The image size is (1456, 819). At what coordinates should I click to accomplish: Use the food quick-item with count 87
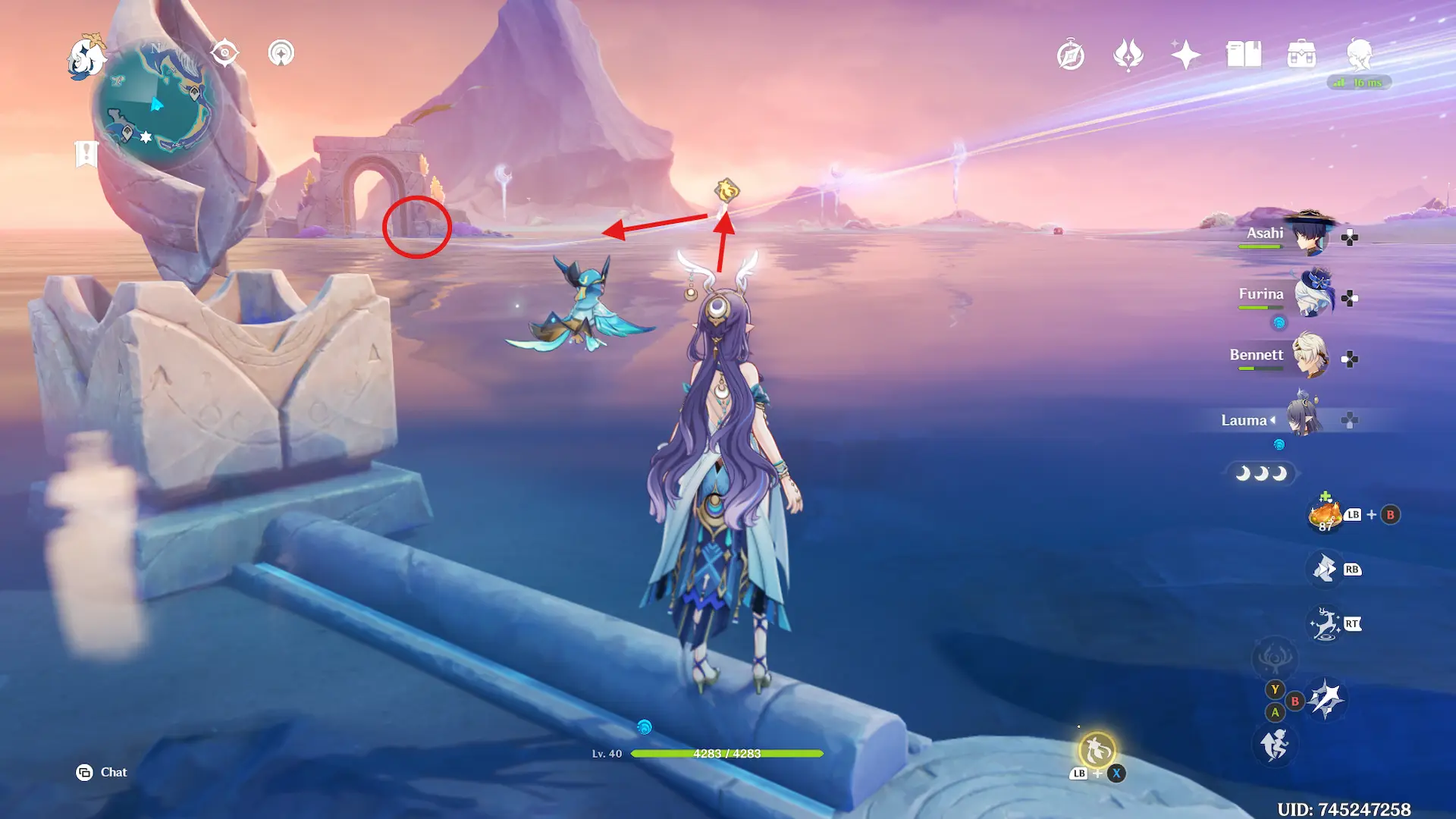(x=1326, y=515)
